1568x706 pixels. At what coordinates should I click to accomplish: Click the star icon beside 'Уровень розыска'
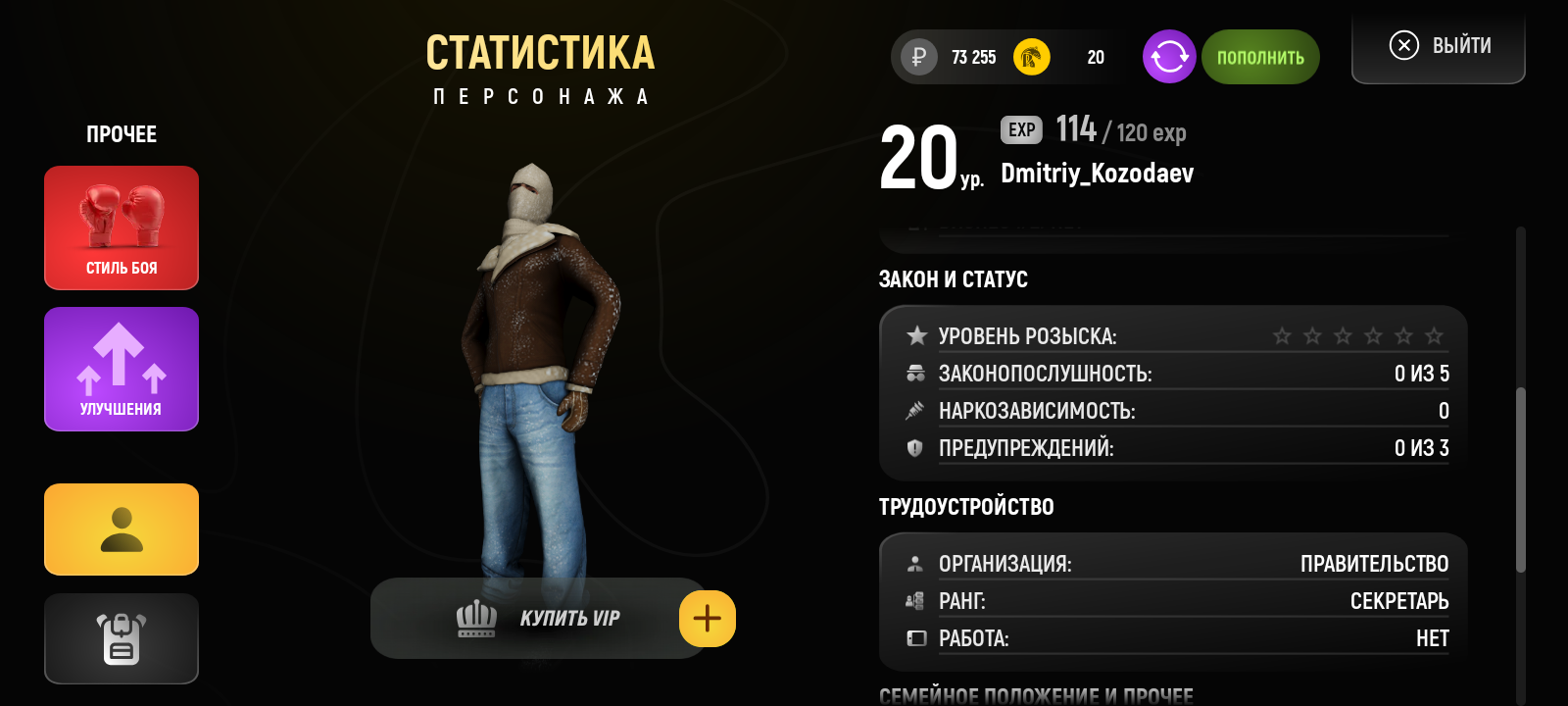tap(916, 334)
